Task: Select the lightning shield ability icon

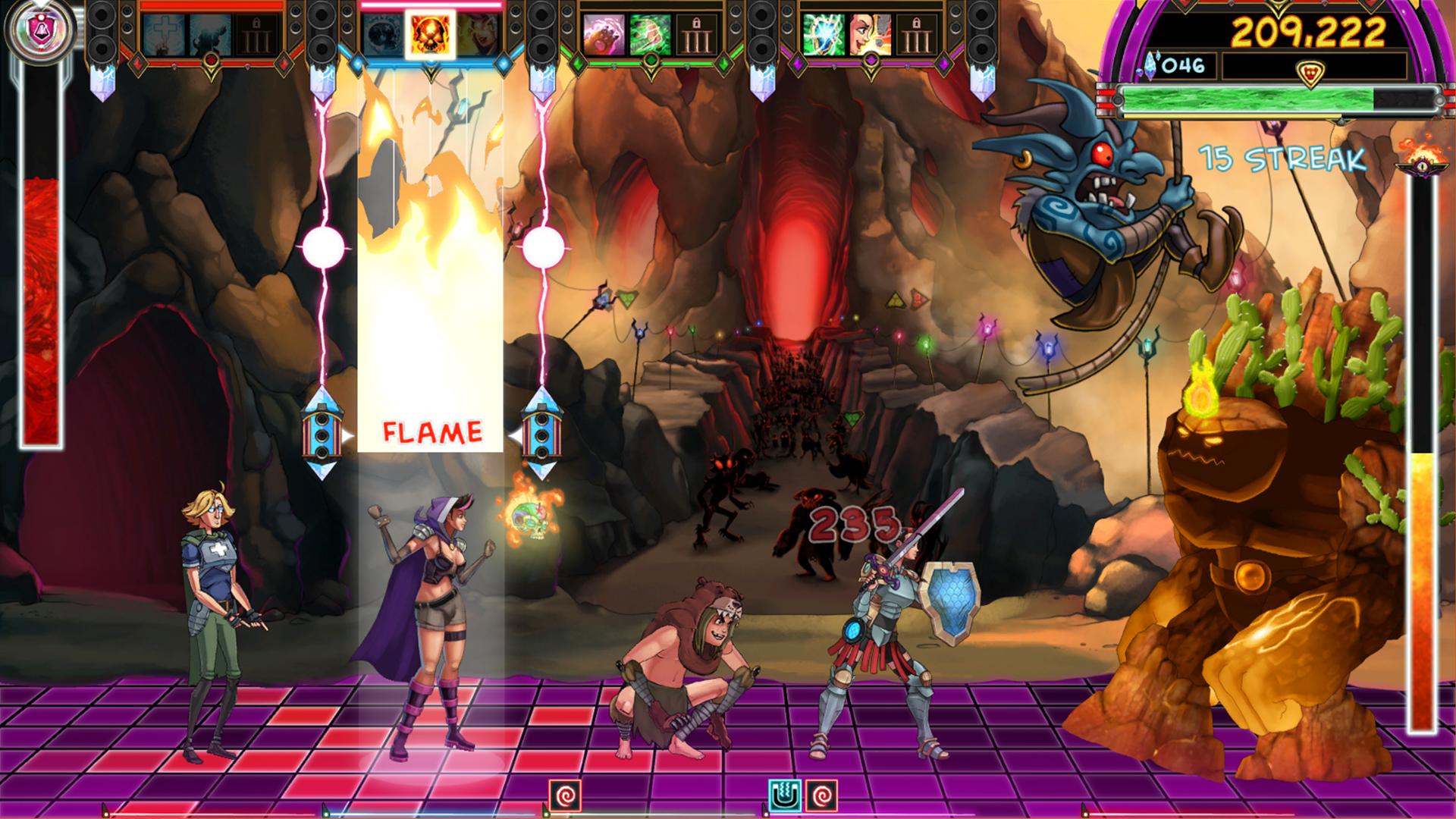Action: coord(824,34)
